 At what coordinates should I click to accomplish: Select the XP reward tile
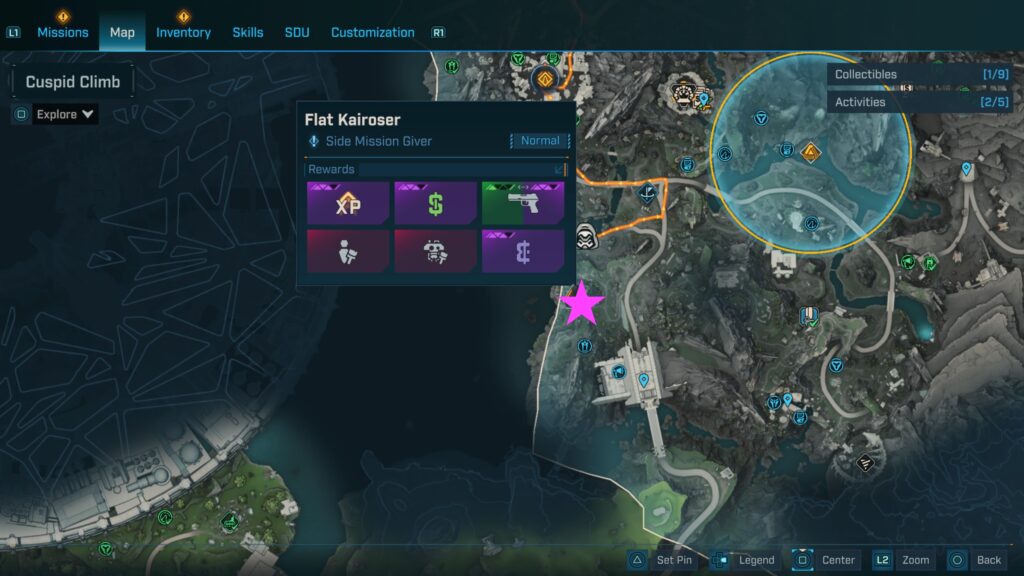point(348,203)
